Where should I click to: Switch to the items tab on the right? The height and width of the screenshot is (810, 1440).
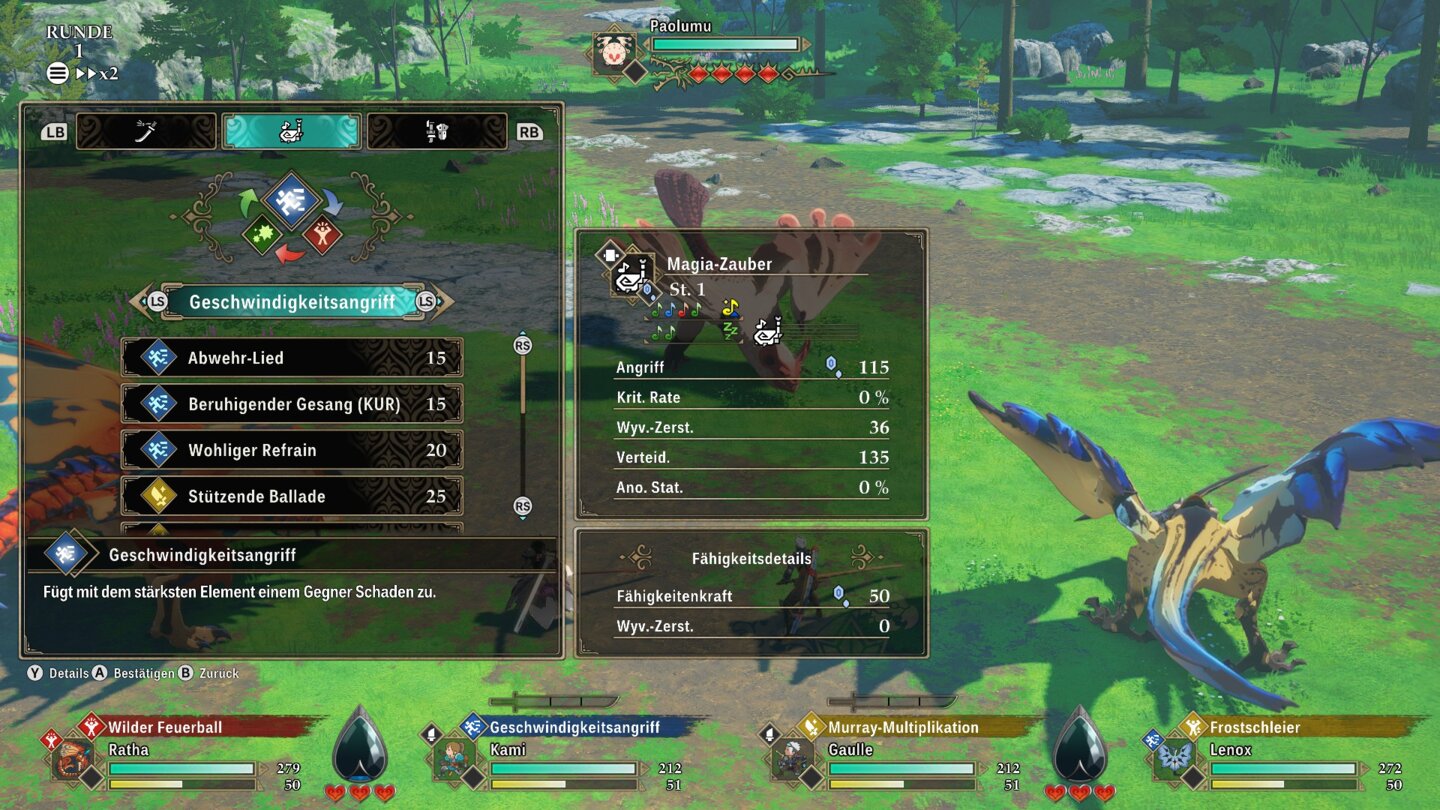point(437,131)
